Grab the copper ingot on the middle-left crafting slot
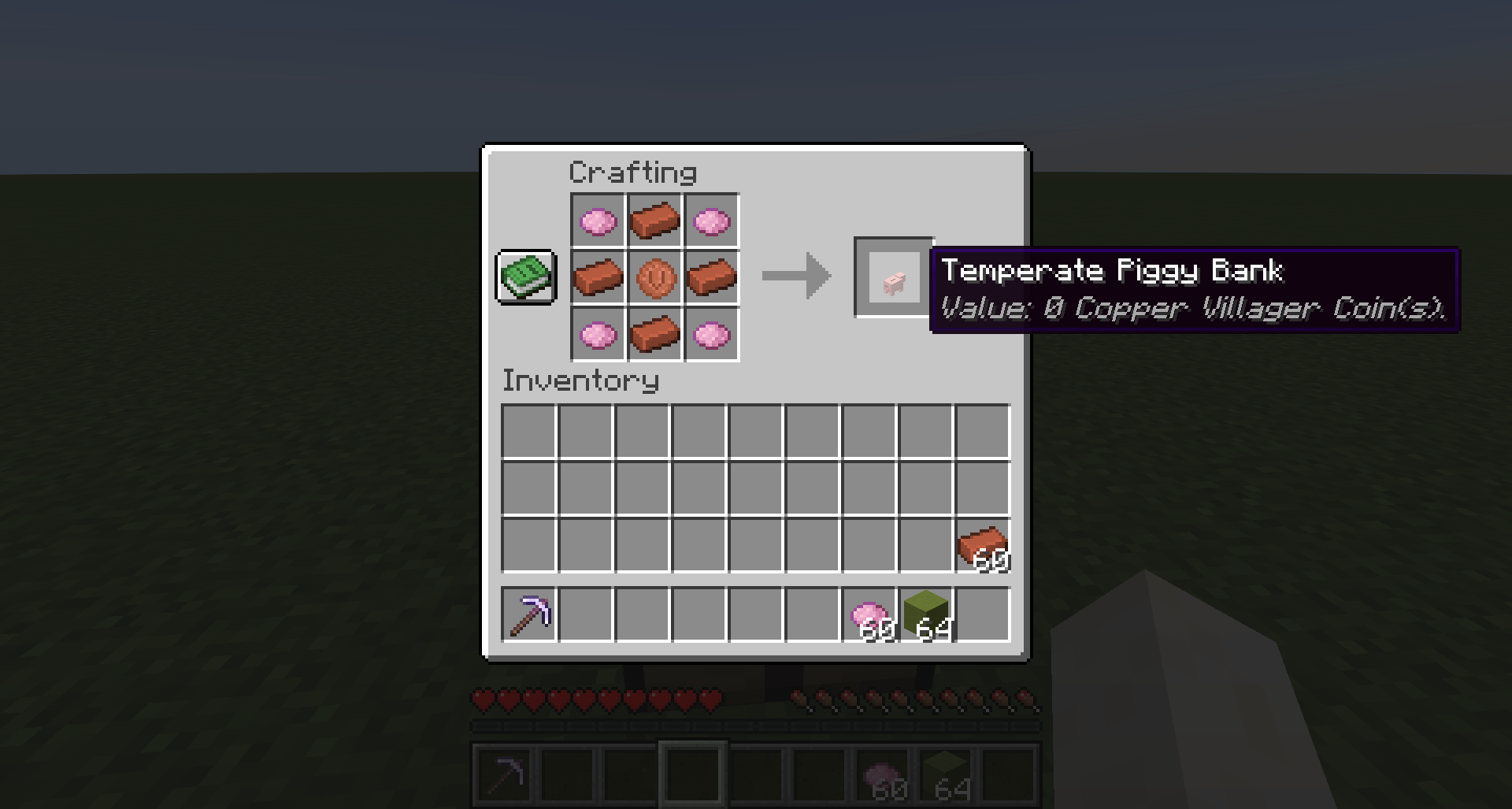 coord(598,276)
